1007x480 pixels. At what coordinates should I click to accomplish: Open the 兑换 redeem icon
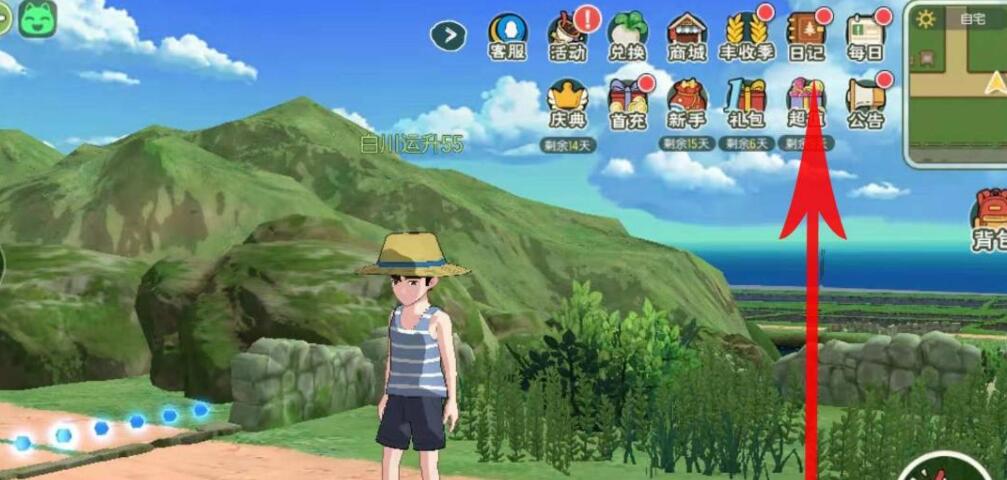[x=627, y=36]
